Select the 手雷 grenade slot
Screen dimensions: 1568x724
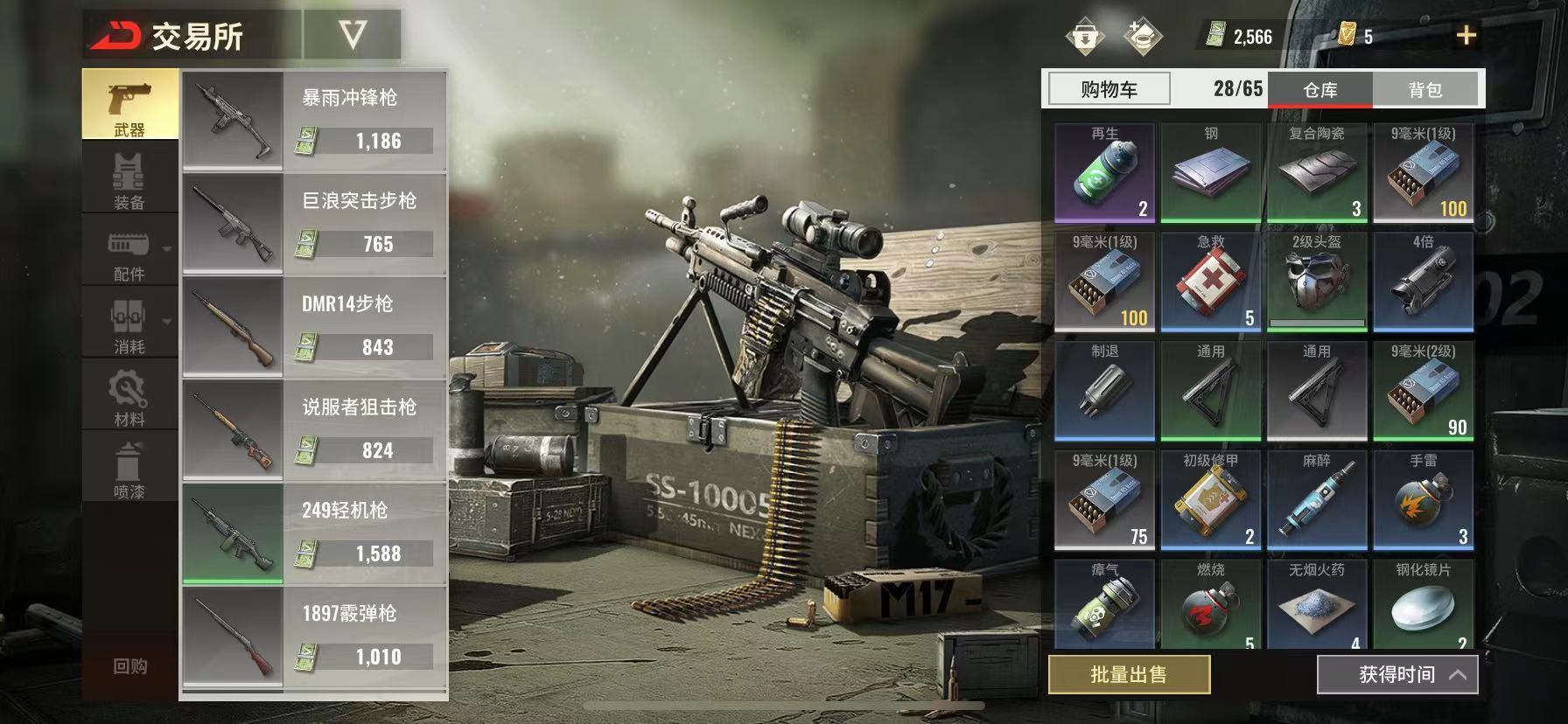pyautogui.click(x=1423, y=499)
